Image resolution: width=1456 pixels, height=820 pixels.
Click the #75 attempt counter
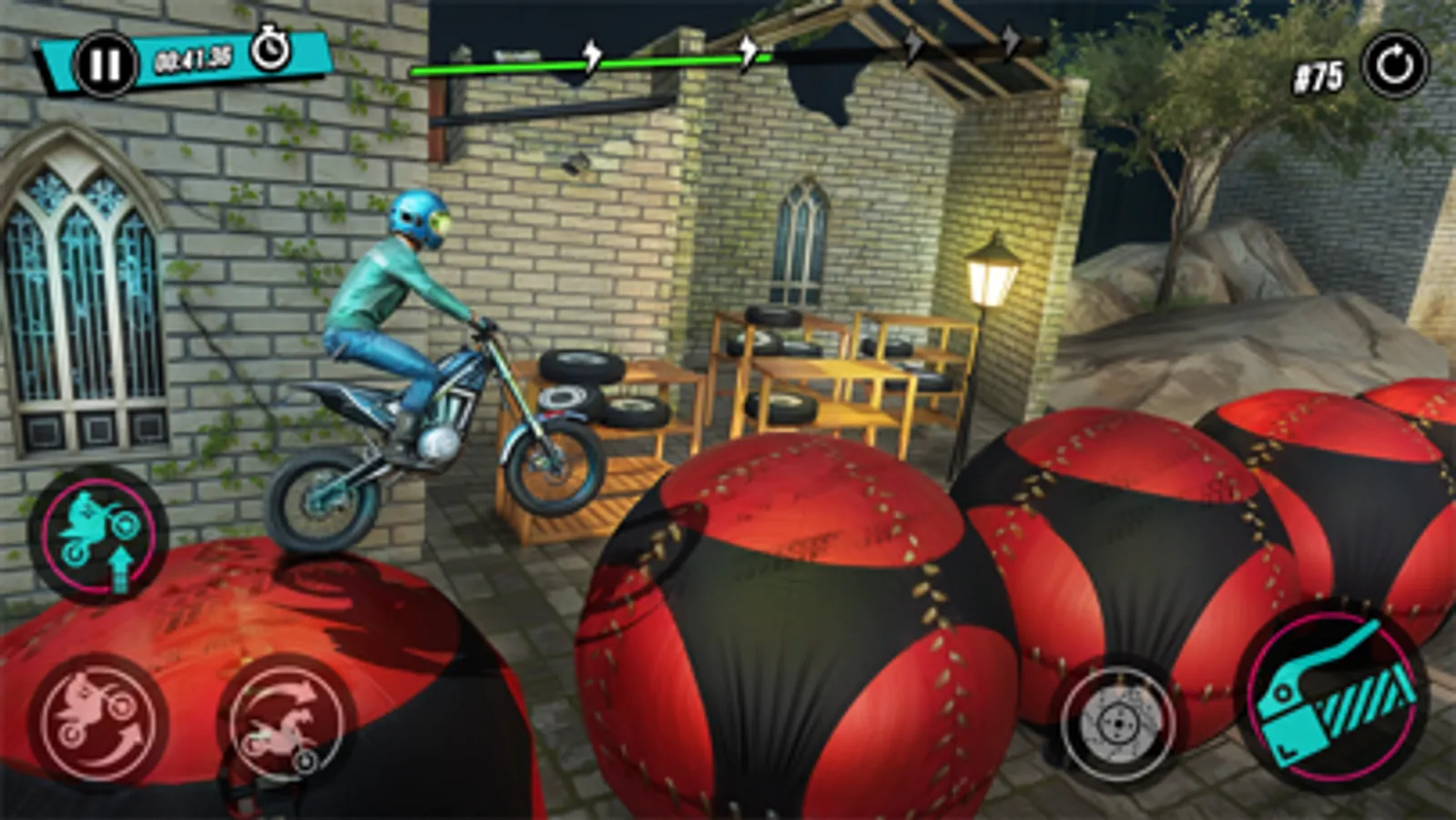(x=1320, y=76)
